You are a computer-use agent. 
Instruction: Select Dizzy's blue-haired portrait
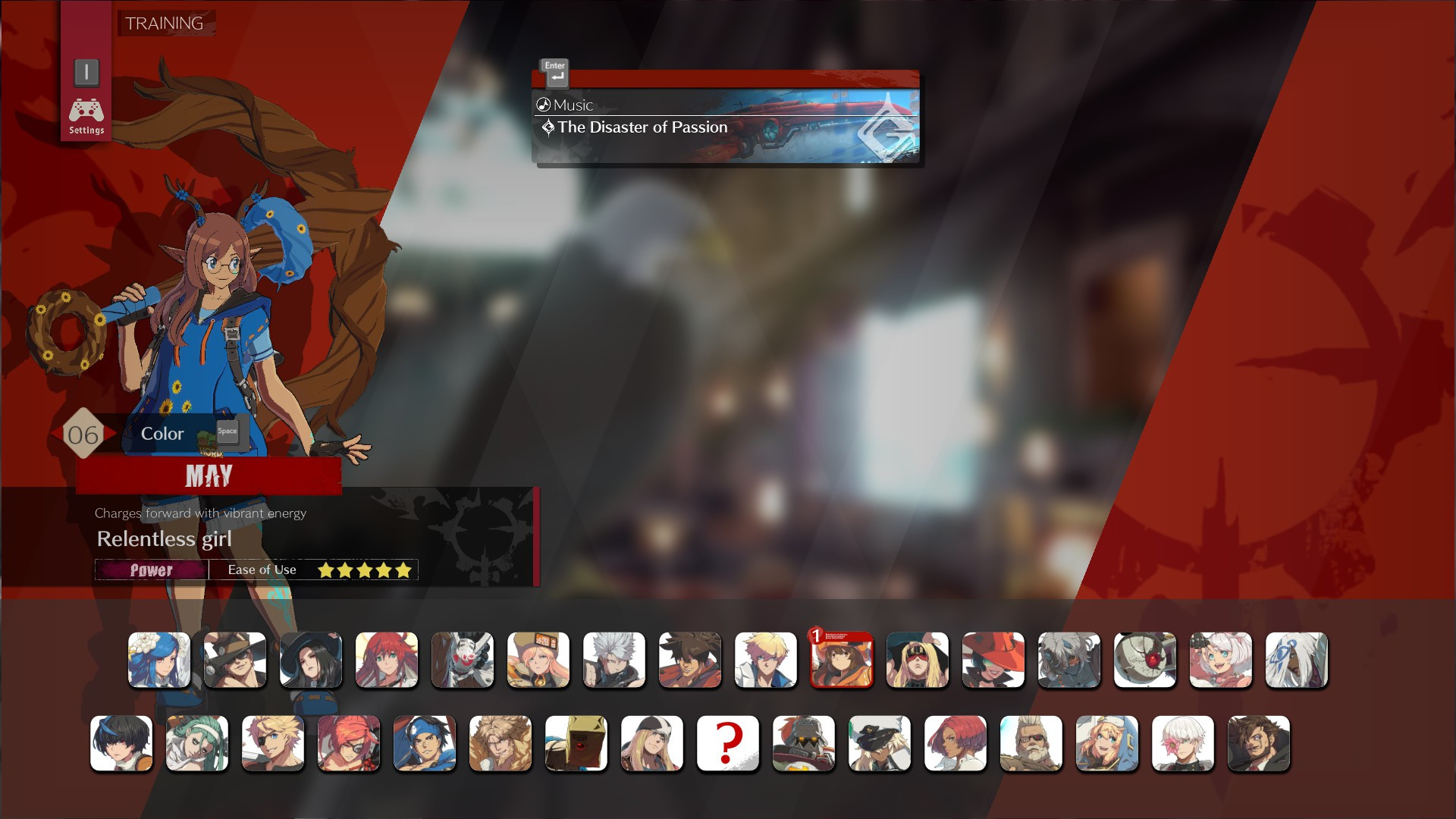pyautogui.click(x=159, y=660)
